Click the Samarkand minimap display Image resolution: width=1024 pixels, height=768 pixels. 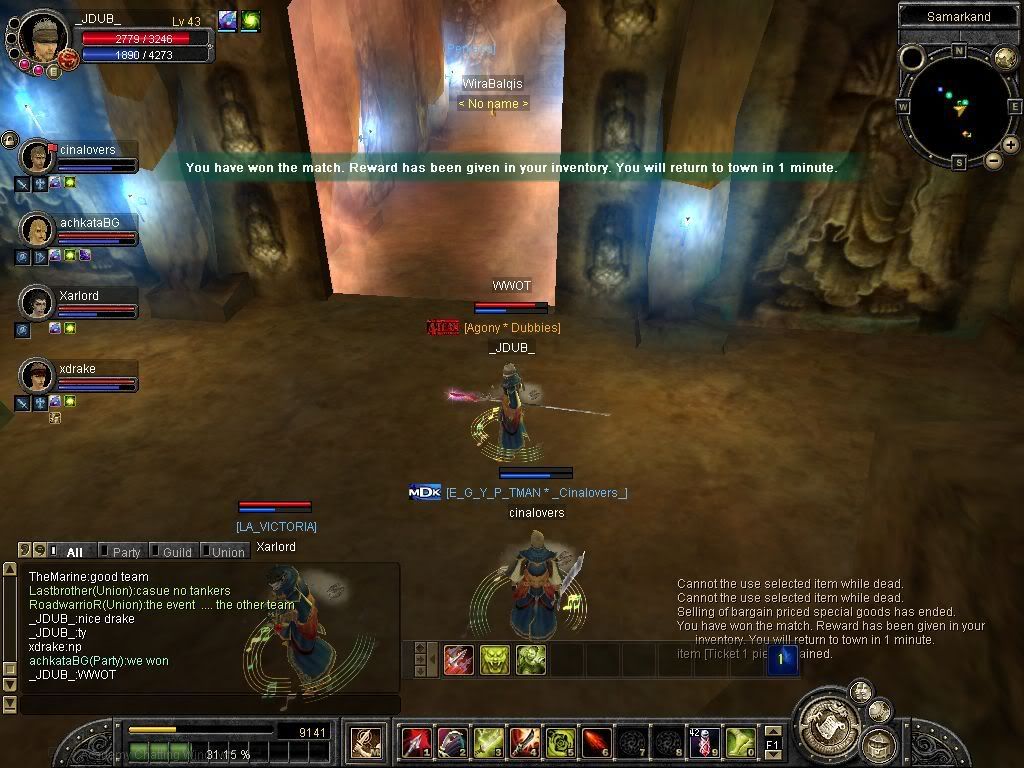tap(958, 104)
